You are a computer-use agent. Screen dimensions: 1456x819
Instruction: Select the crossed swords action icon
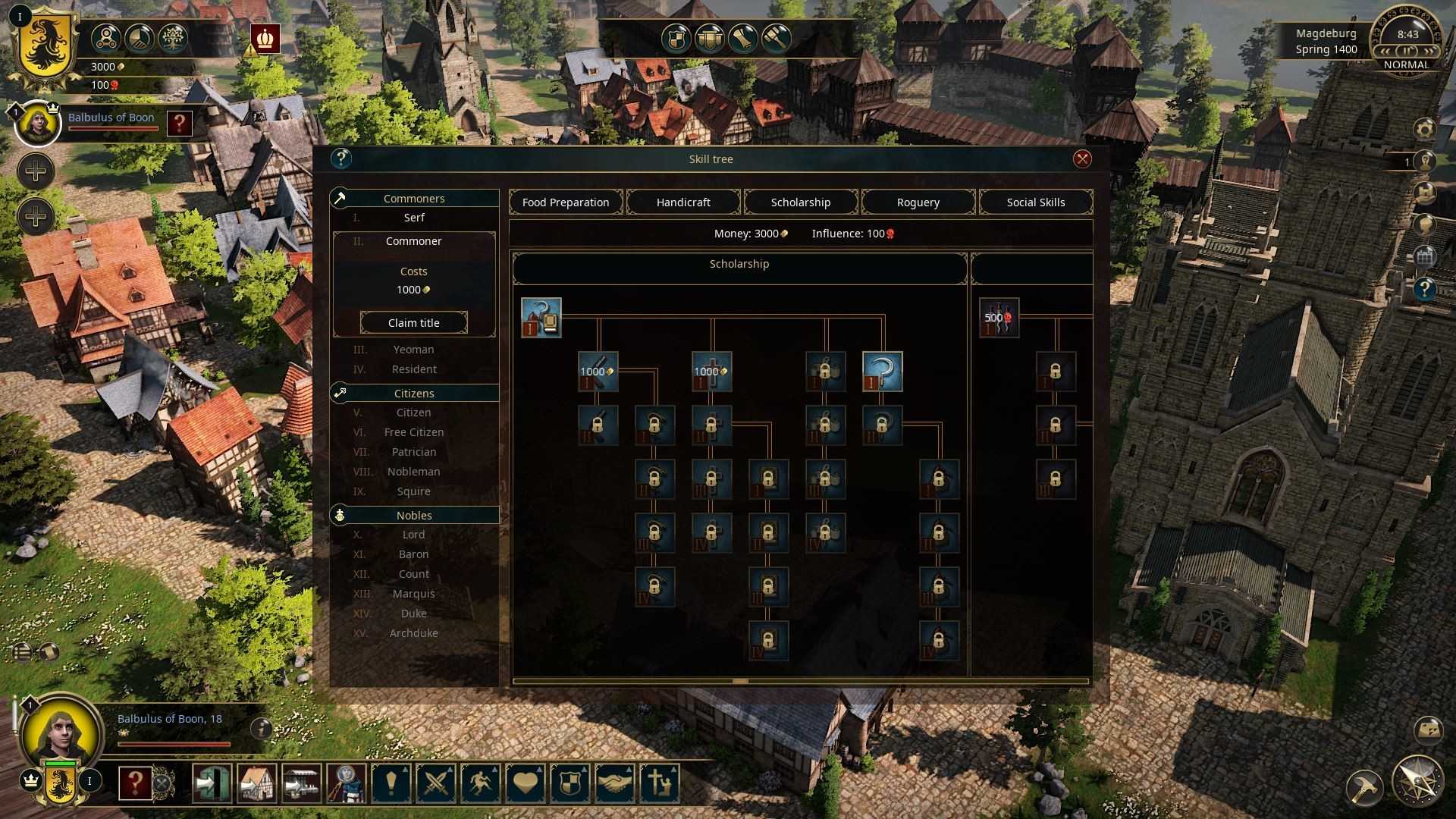pos(435,783)
